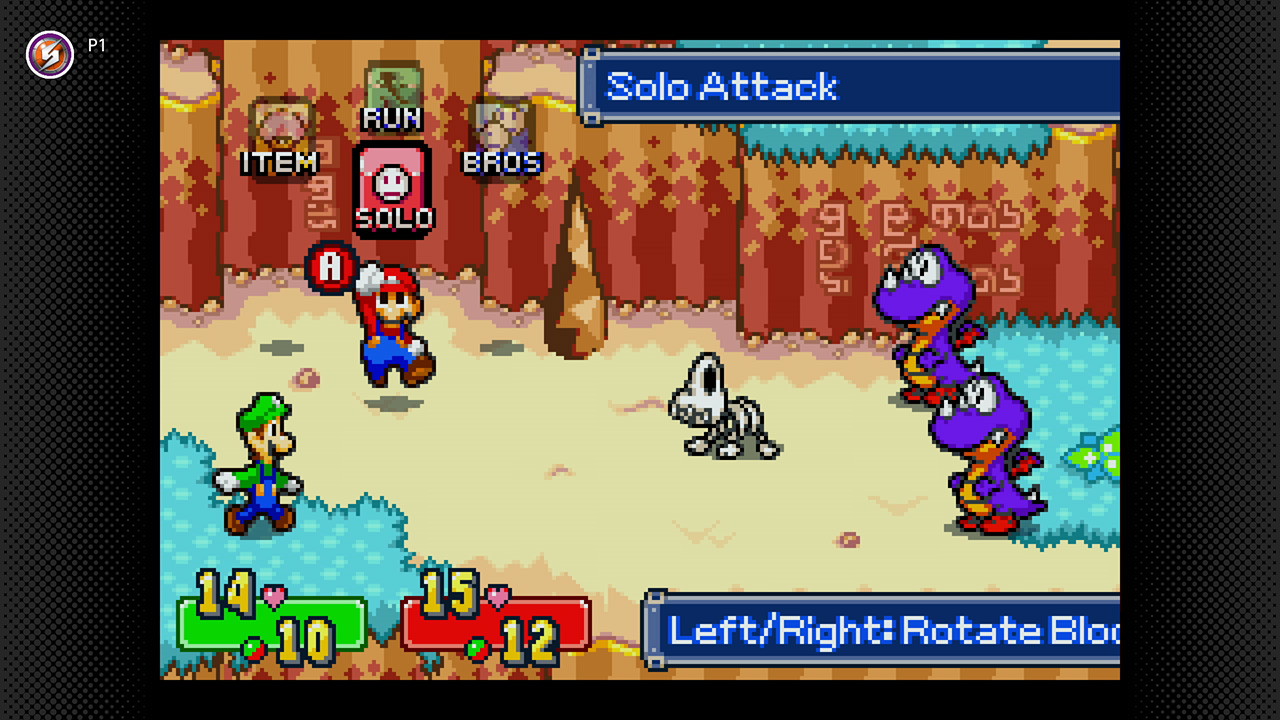Click the P1 player indicator label
Viewport: 1280px width, 720px height.
[x=97, y=45]
